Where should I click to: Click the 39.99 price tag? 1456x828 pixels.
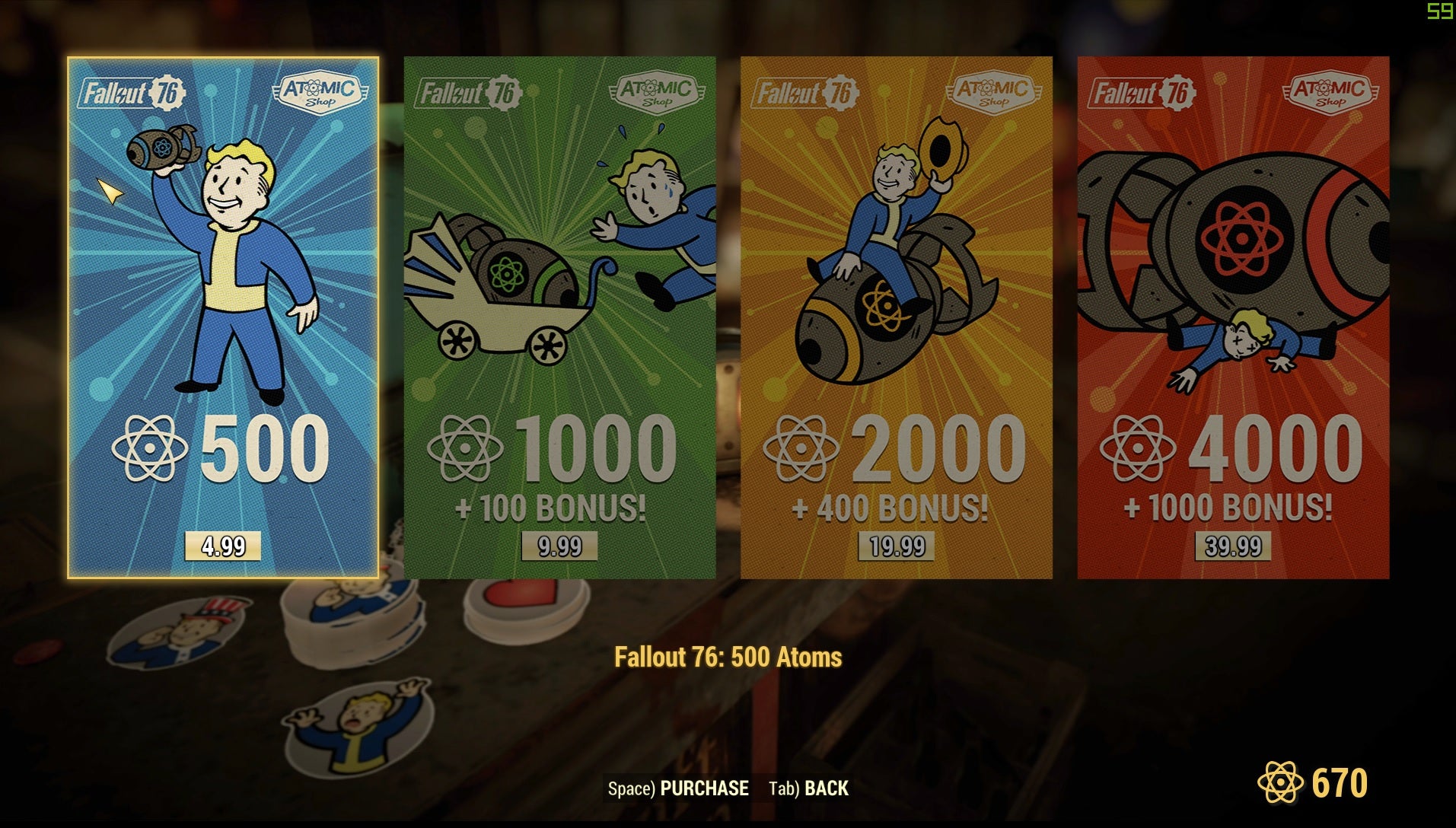click(x=1233, y=545)
